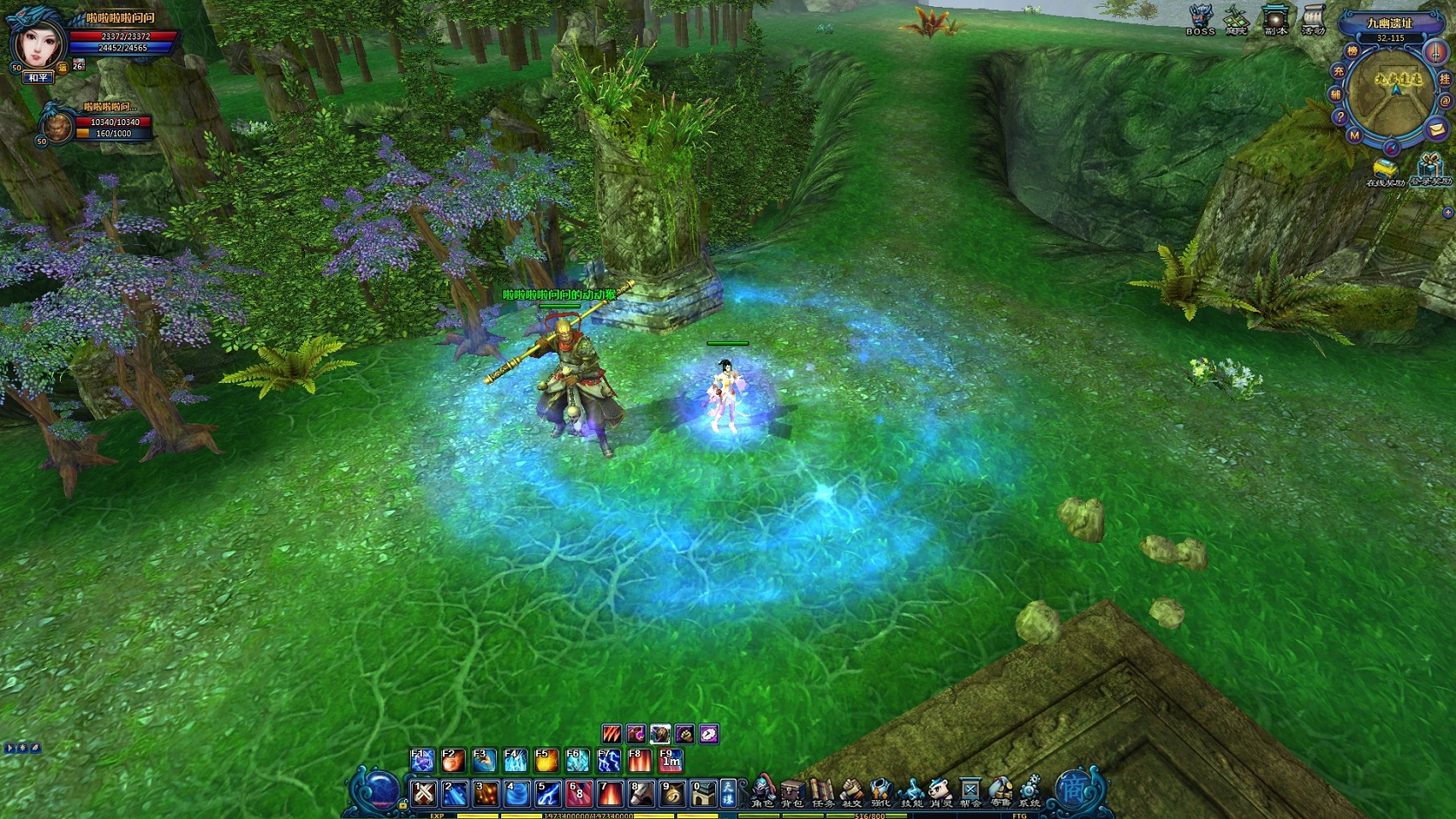Activate the crossed swords skill in slot 1
Screen dimensions: 1456x819
[x=424, y=793]
